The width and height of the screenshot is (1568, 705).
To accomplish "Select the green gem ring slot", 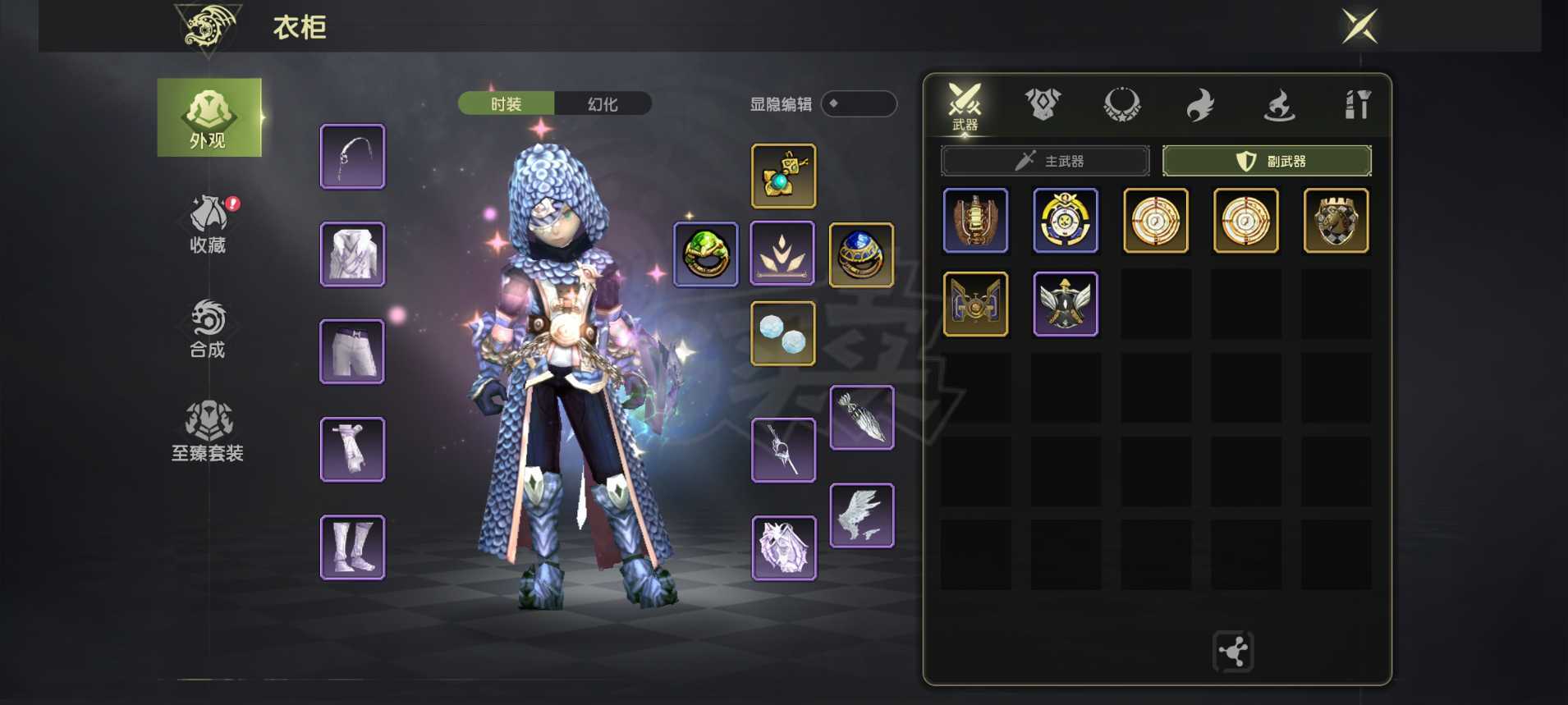I will coord(706,254).
